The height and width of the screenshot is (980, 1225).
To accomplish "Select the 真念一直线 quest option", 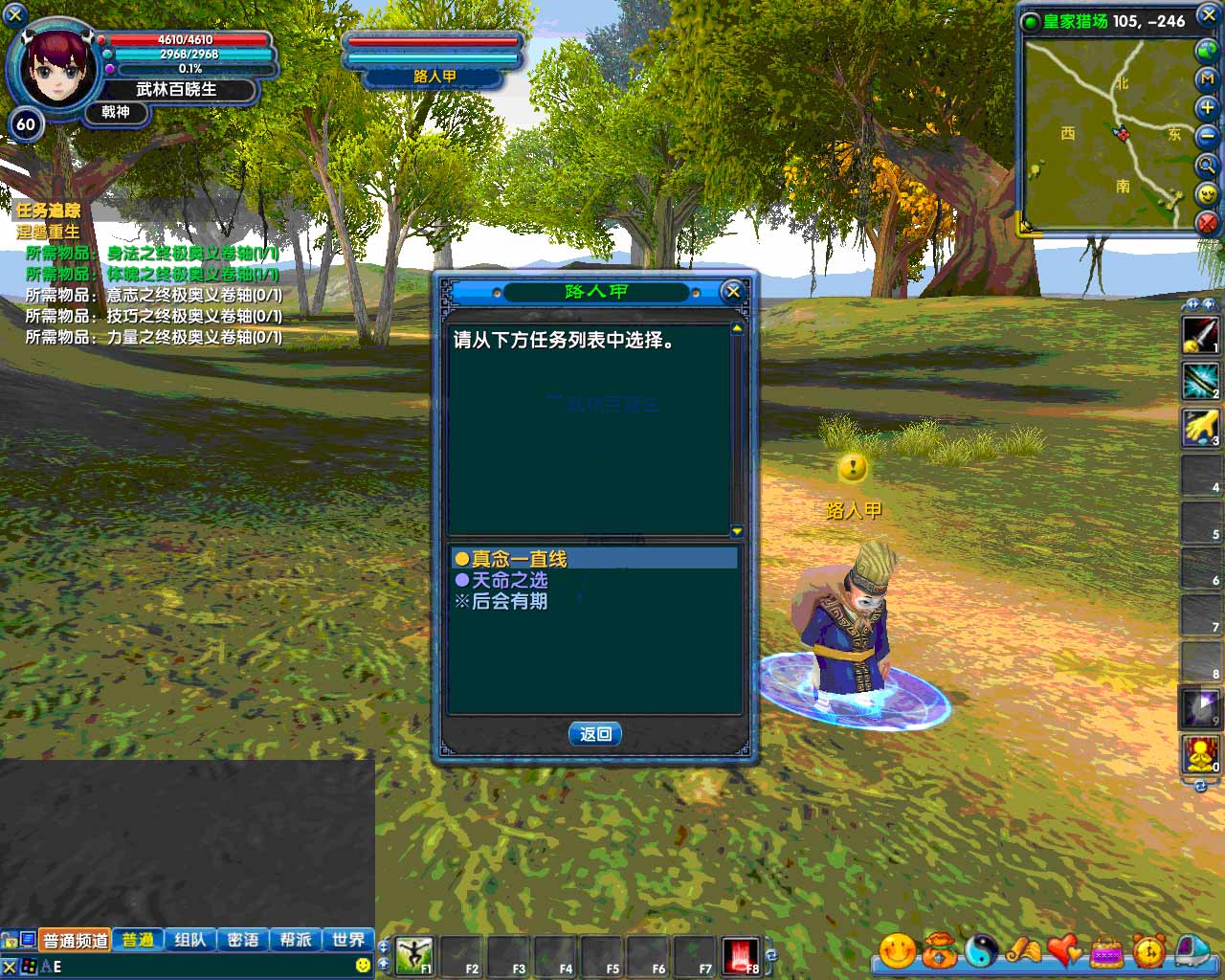I will point(519,559).
